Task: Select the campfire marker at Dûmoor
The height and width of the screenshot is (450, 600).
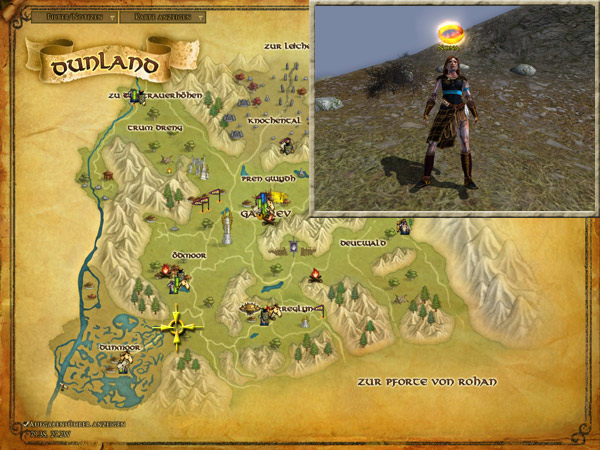Action: 167,270
